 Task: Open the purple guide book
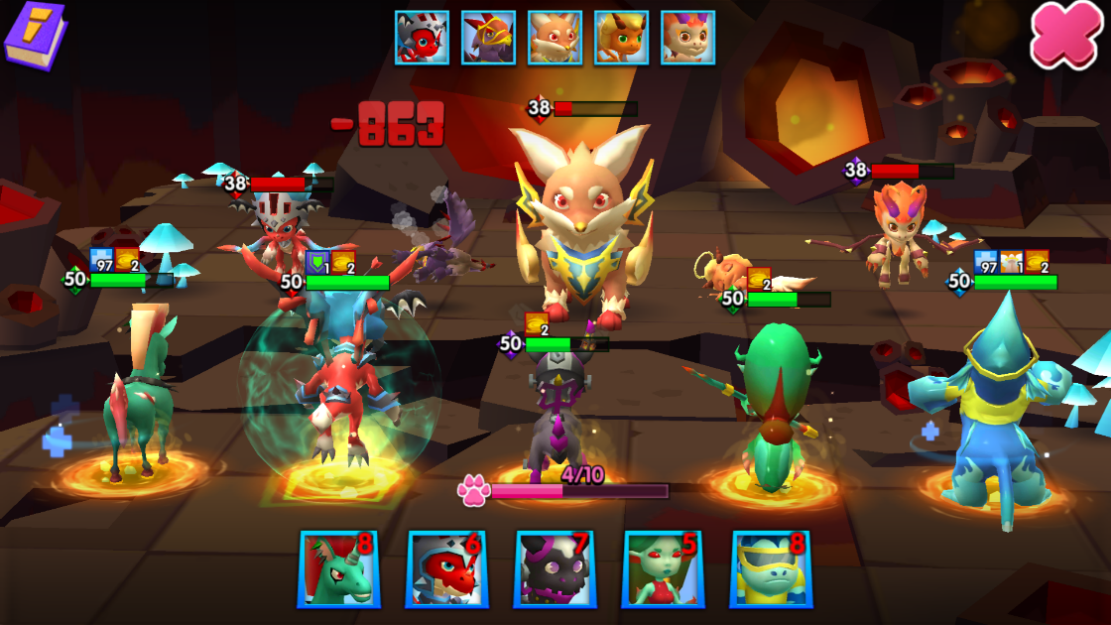(x=35, y=35)
